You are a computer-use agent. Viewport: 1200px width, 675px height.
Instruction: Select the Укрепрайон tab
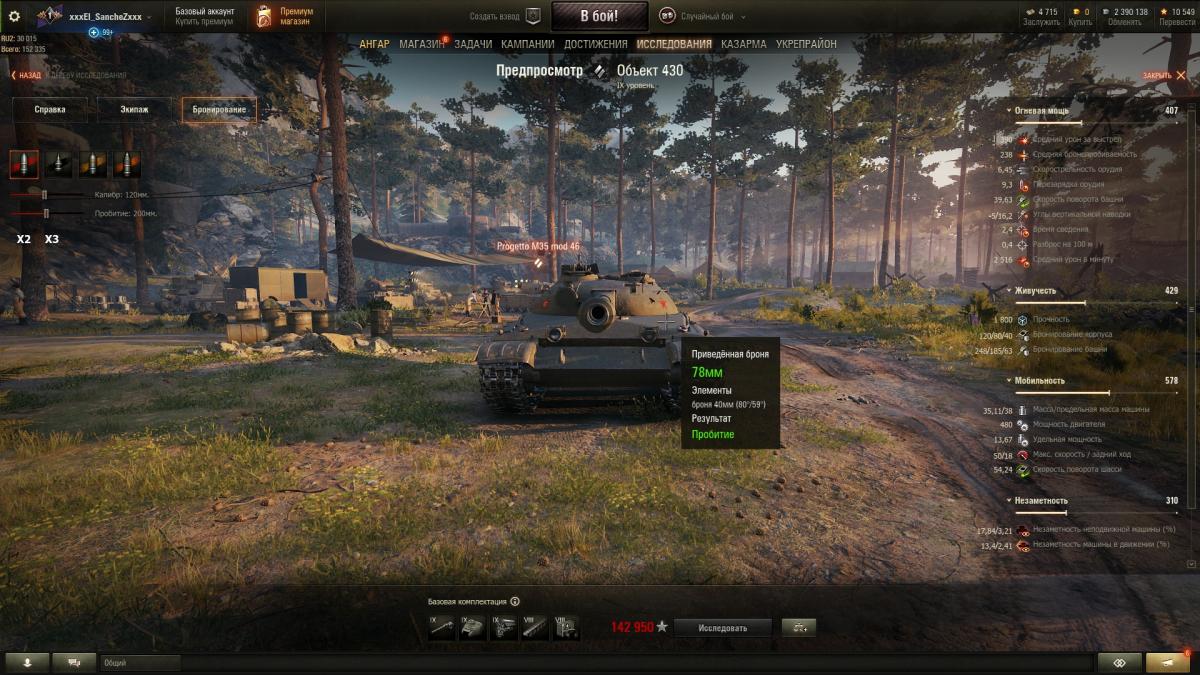click(806, 44)
